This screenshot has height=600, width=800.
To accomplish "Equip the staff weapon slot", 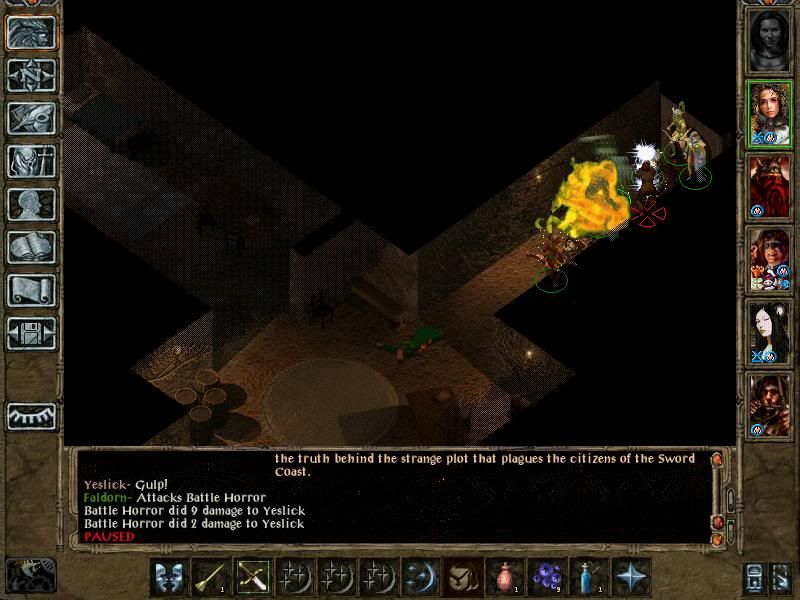I will pyautogui.click(x=208, y=576).
